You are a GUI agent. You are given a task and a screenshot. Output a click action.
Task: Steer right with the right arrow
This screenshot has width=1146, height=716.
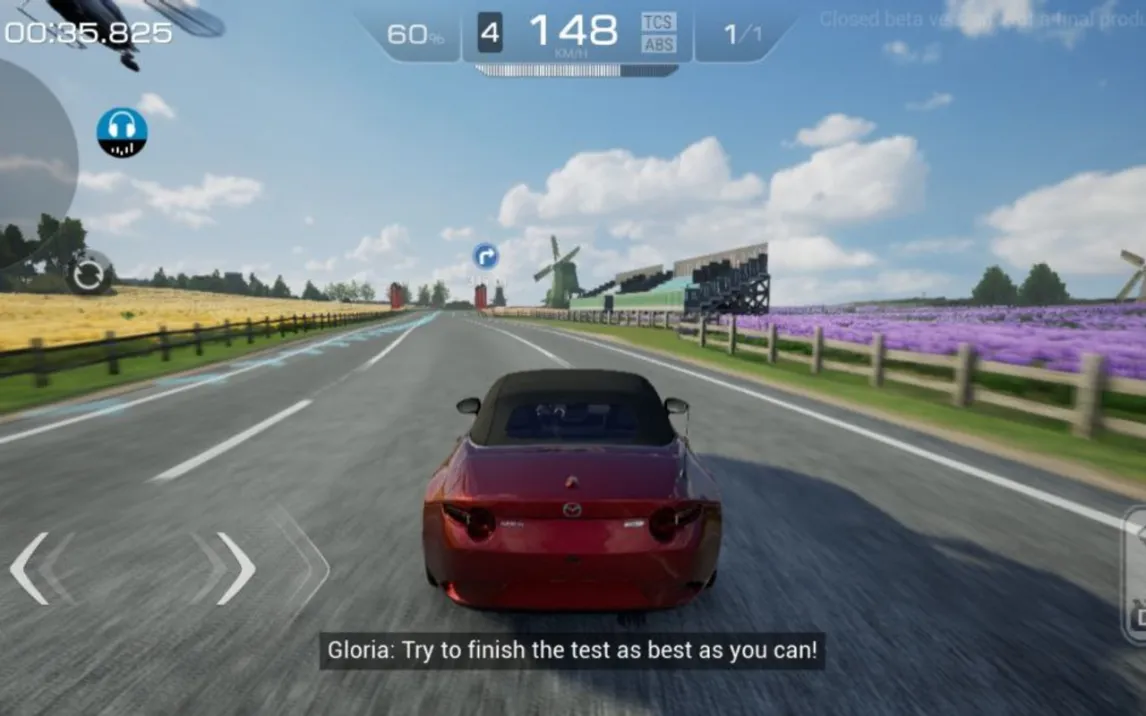pos(236,568)
